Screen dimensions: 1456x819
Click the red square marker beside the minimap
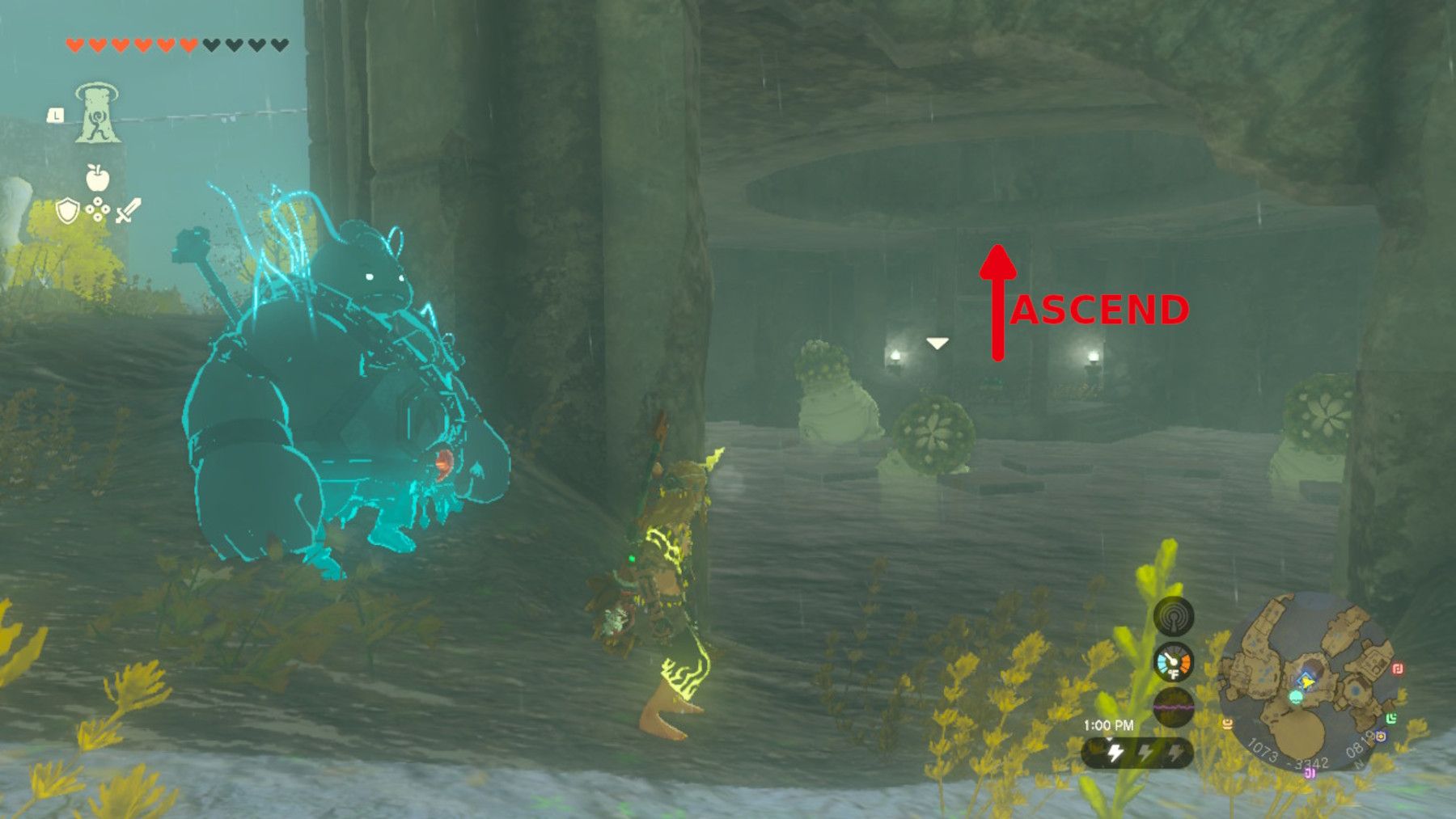point(1399,669)
